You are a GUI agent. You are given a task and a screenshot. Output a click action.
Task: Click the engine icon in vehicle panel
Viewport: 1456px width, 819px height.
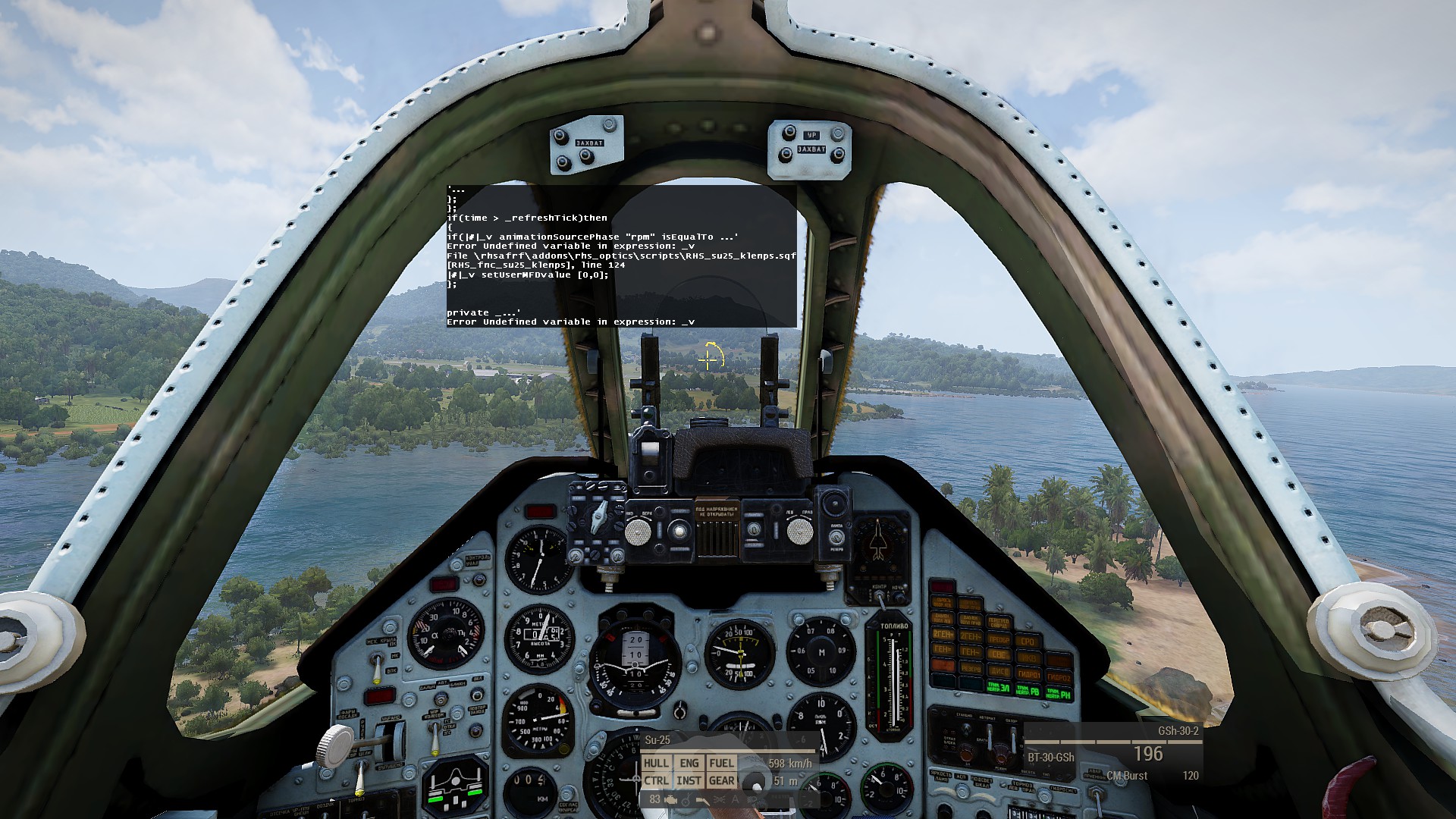click(671, 799)
